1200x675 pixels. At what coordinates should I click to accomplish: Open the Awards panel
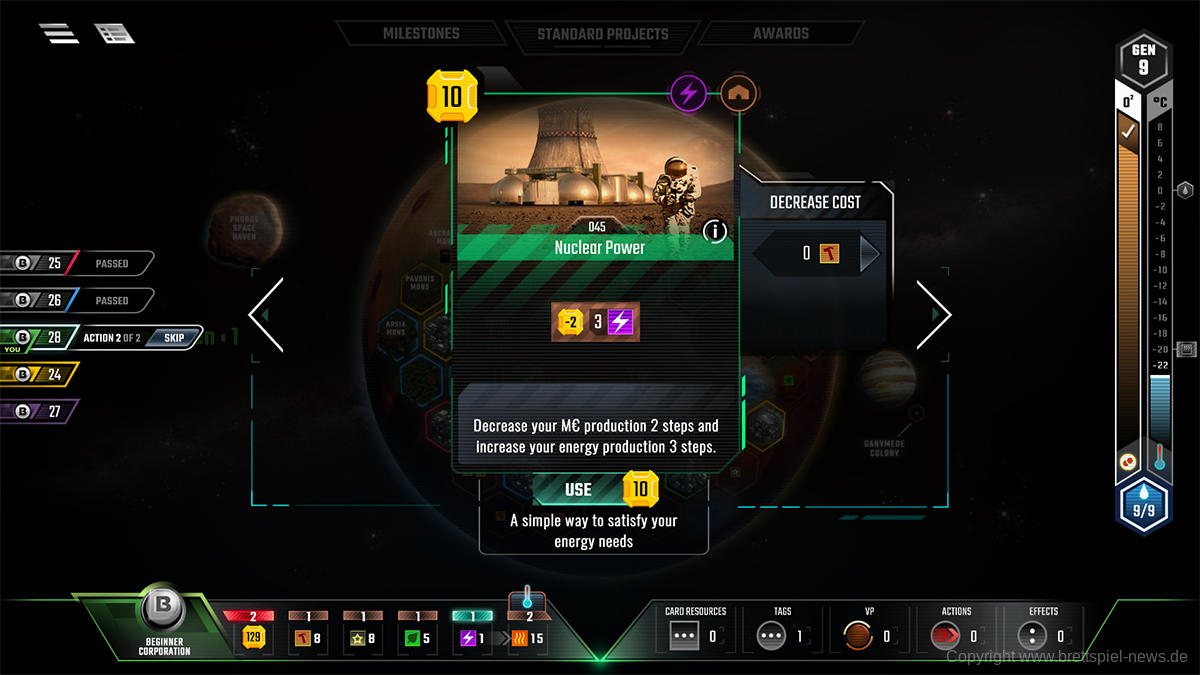point(781,33)
